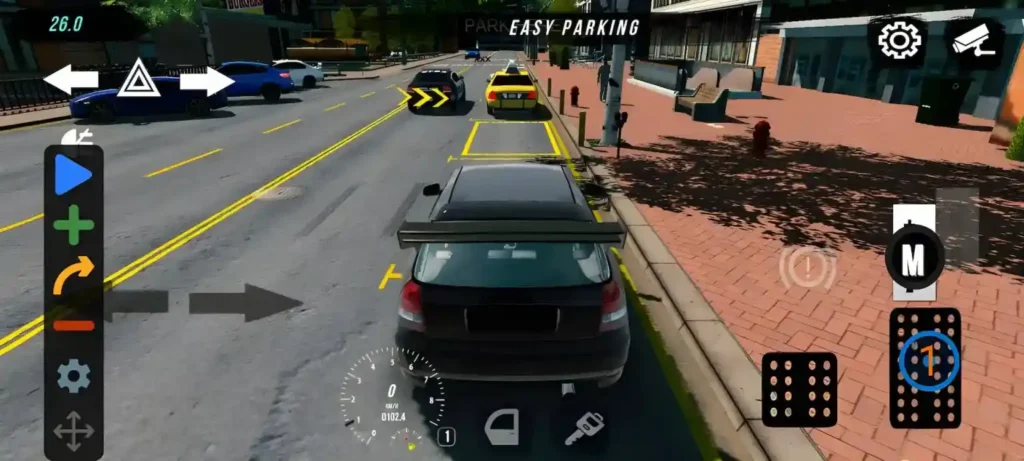Click the green plus in the overlay toolbar
Image resolution: width=1024 pixels, height=461 pixels.
click(x=73, y=225)
